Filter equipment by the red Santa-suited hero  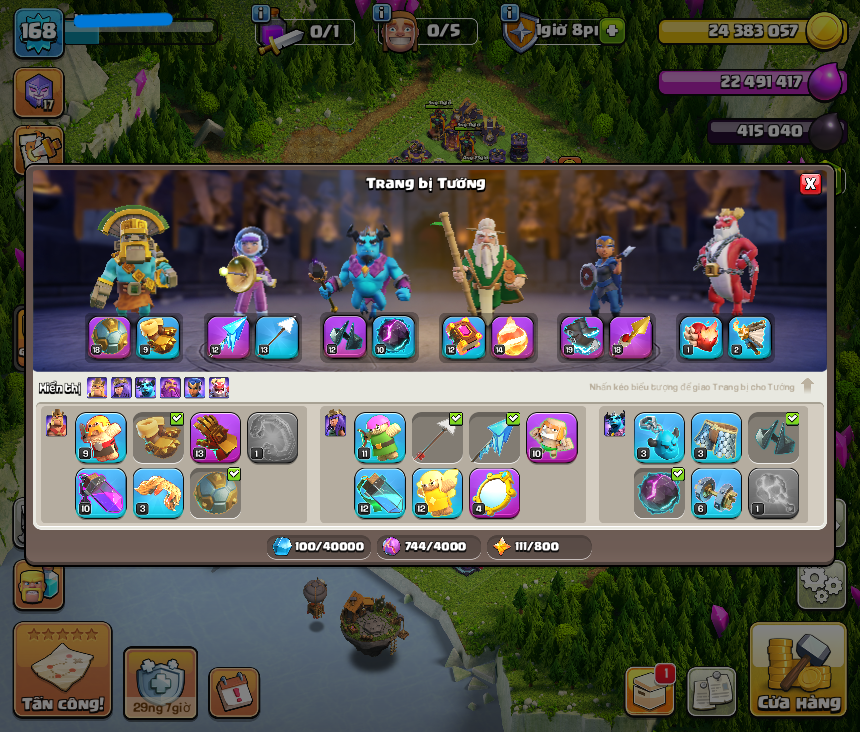point(219,387)
